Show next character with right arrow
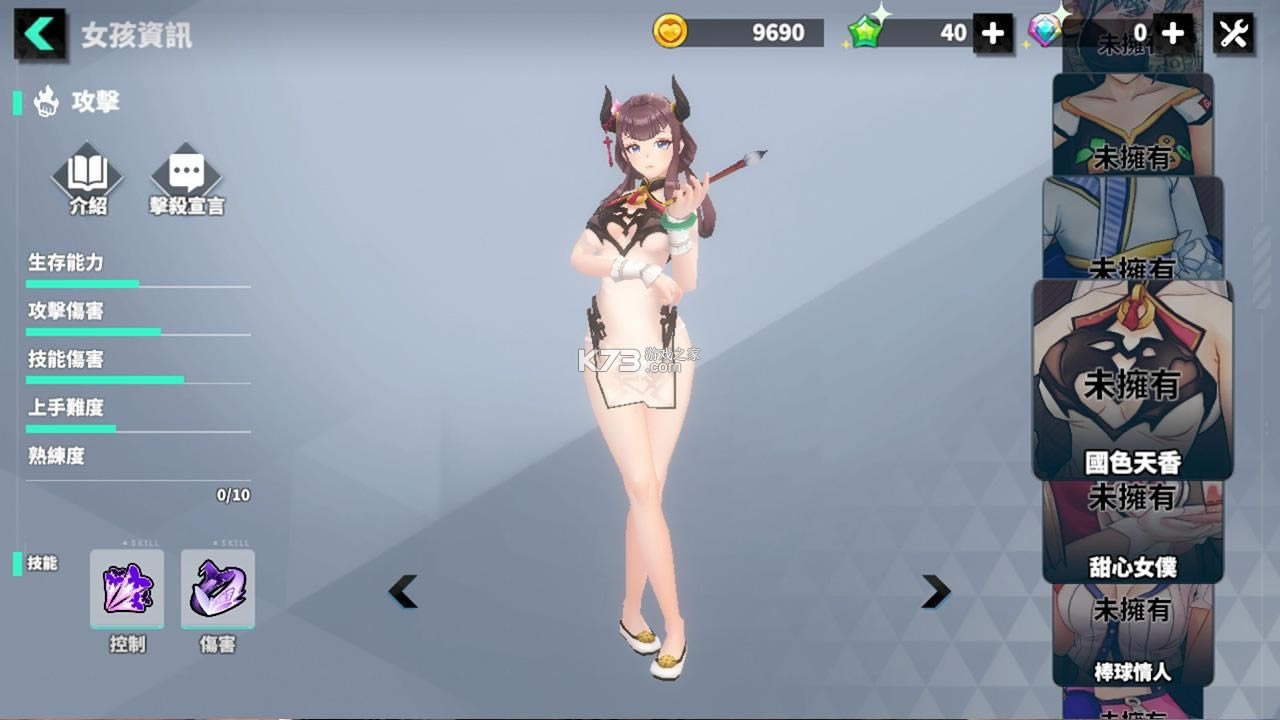1280x720 pixels. point(935,592)
